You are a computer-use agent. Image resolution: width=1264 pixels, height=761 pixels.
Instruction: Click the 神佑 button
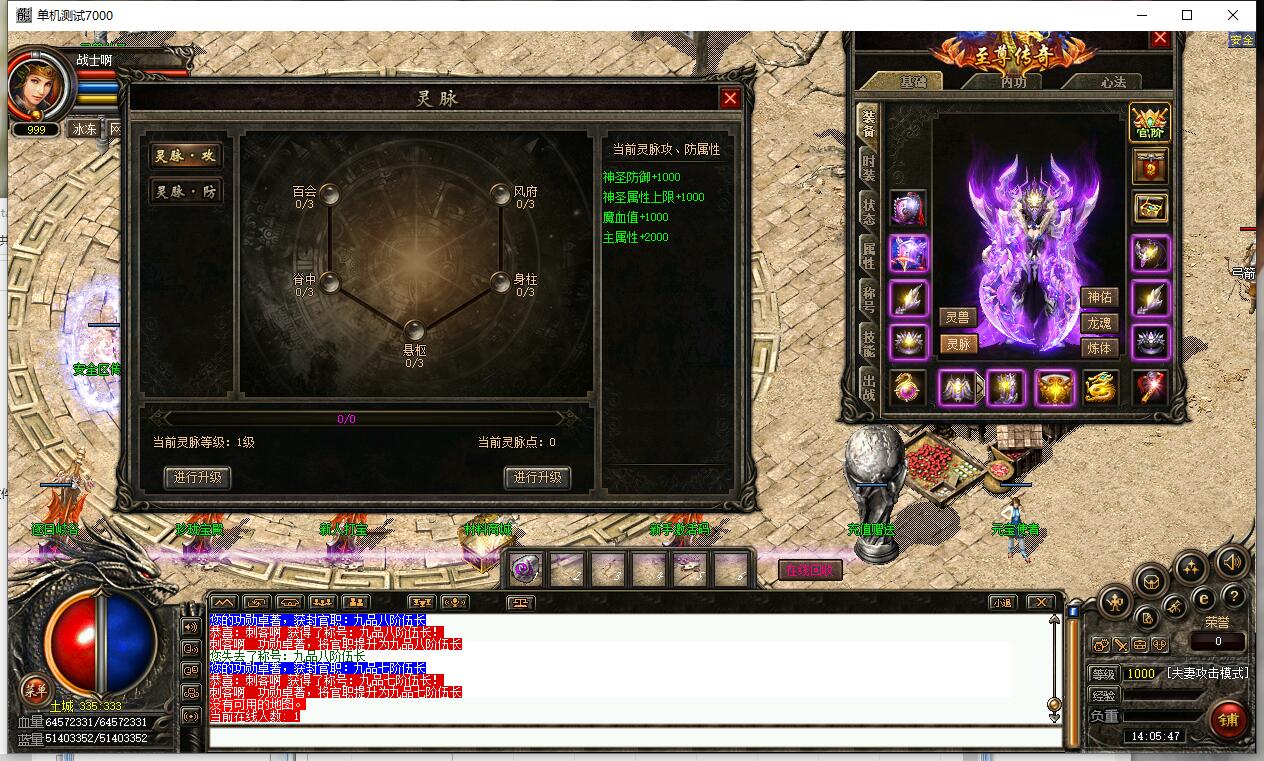[x=1099, y=297]
